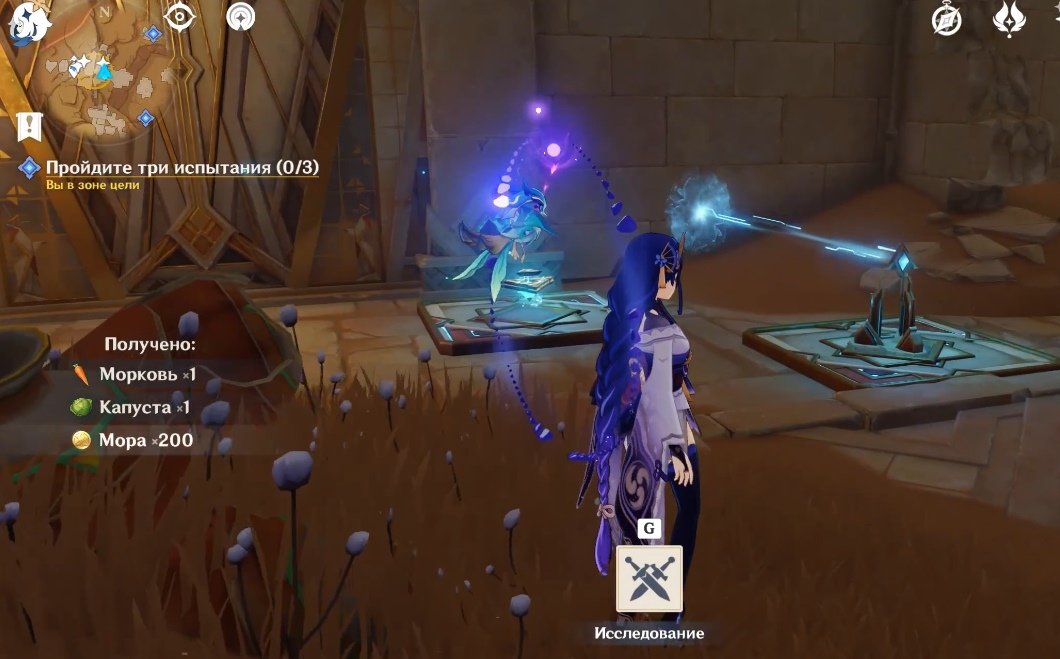
Task: Select the tracked quest about three trials
Action: tap(182, 168)
